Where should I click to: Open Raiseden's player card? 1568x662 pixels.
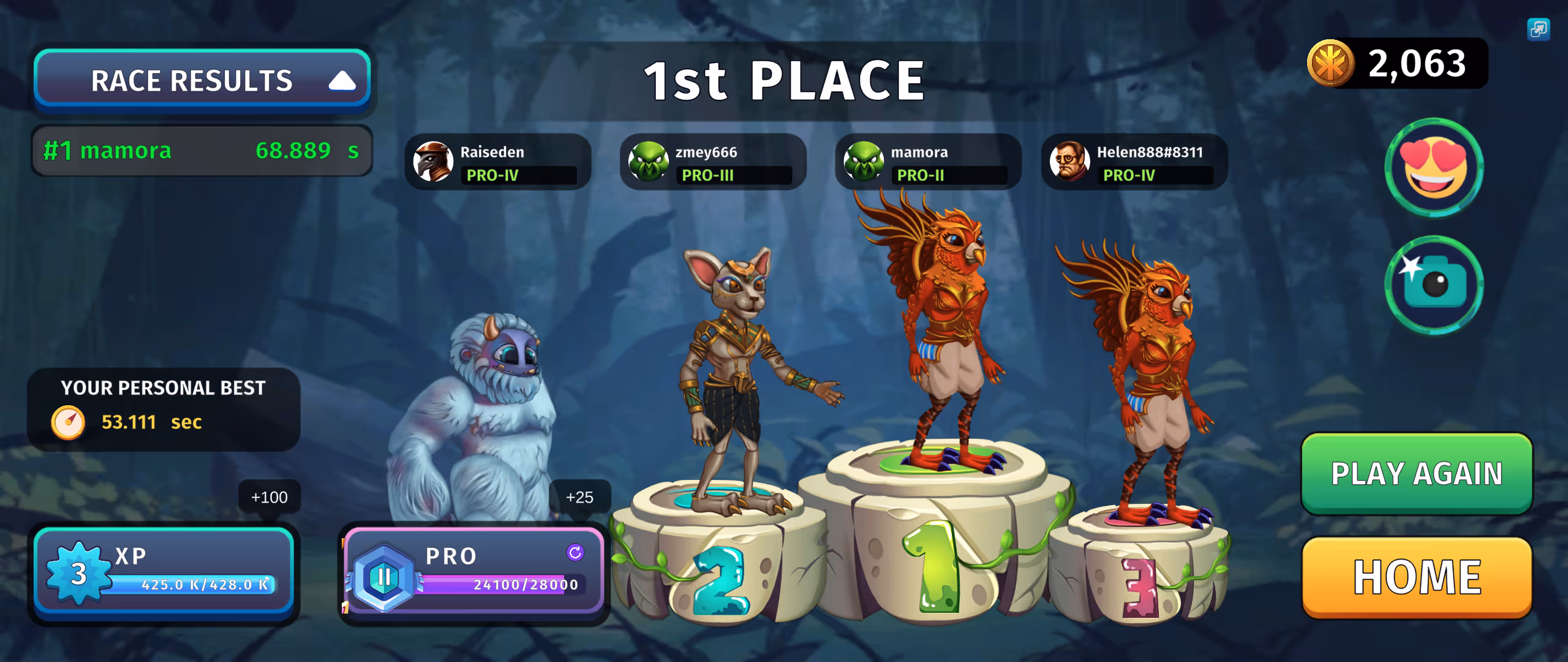pos(497,162)
